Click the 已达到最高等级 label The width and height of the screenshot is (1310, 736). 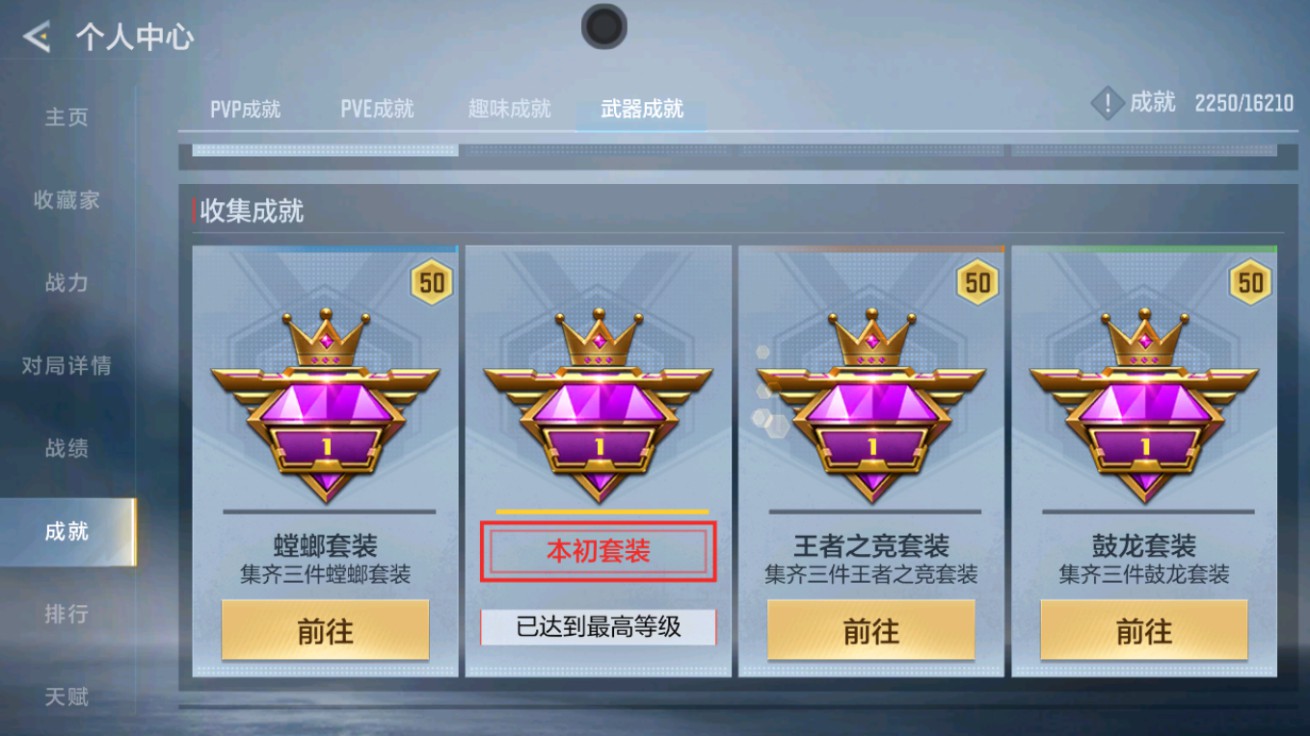(598, 625)
